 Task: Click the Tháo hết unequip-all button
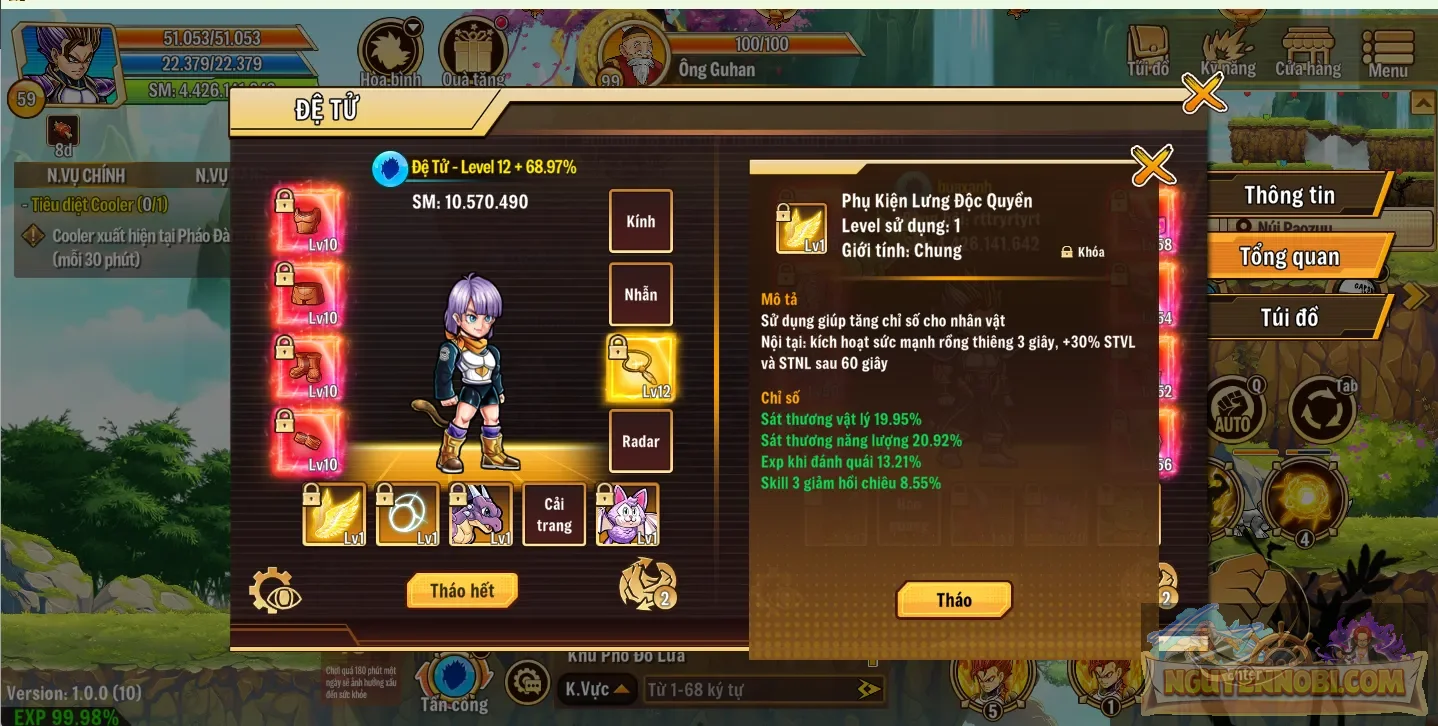point(462,590)
